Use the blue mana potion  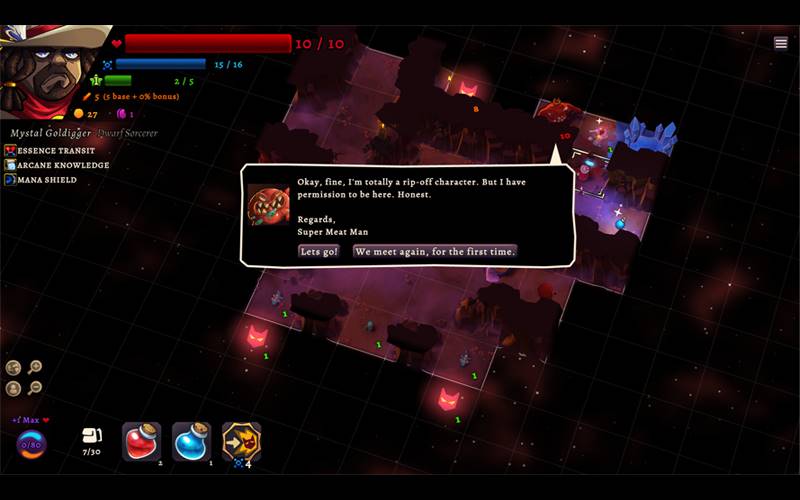tap(192, 441)
